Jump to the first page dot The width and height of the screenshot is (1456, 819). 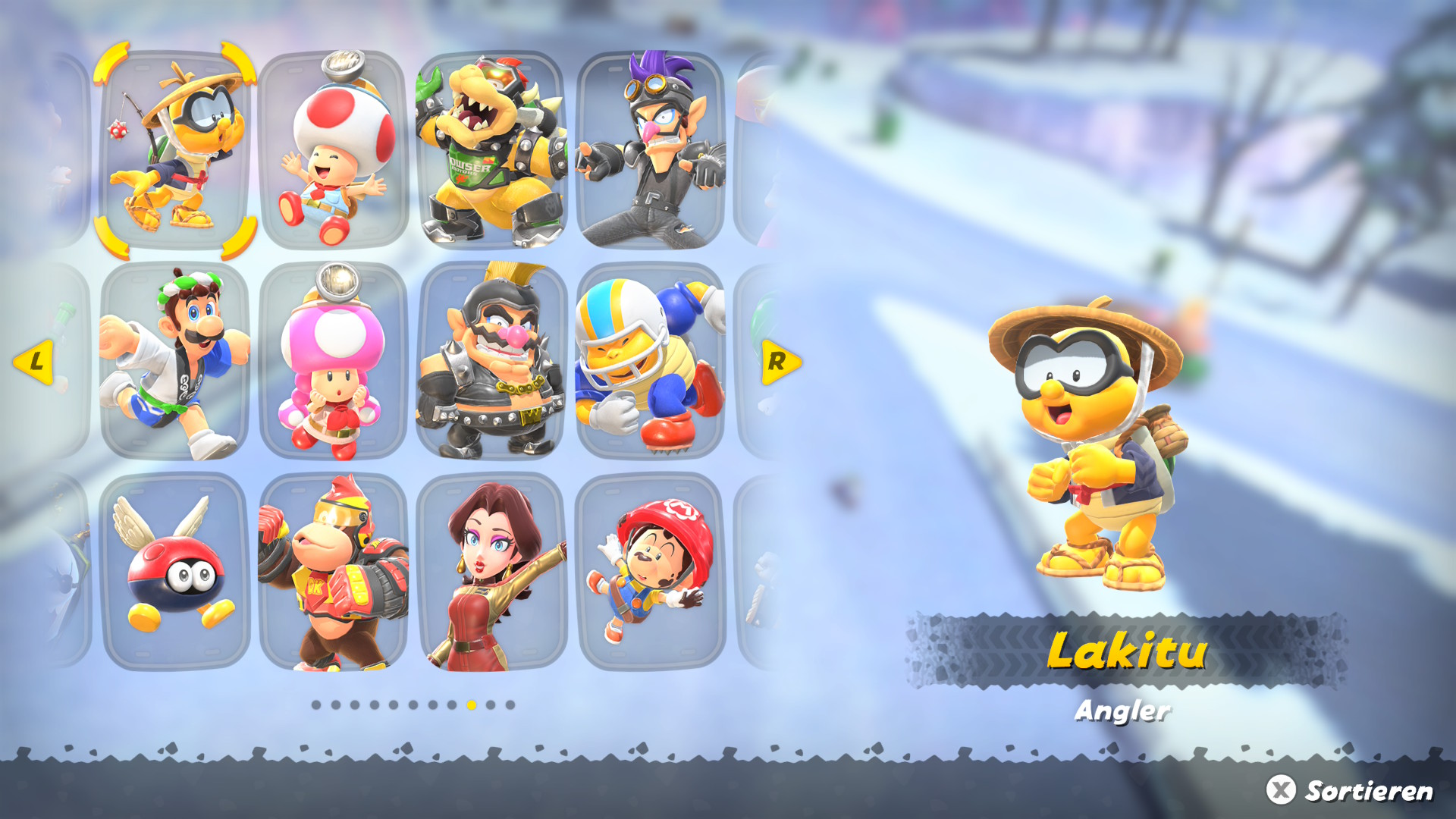click(316, 705)
